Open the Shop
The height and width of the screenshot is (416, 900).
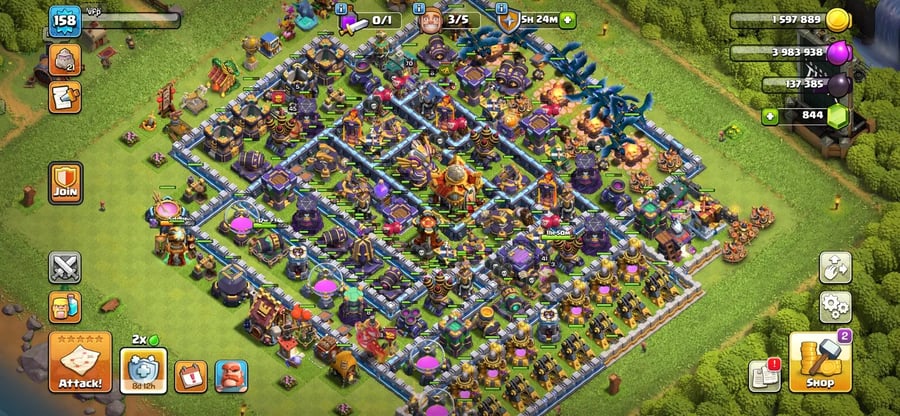[819, 363]
